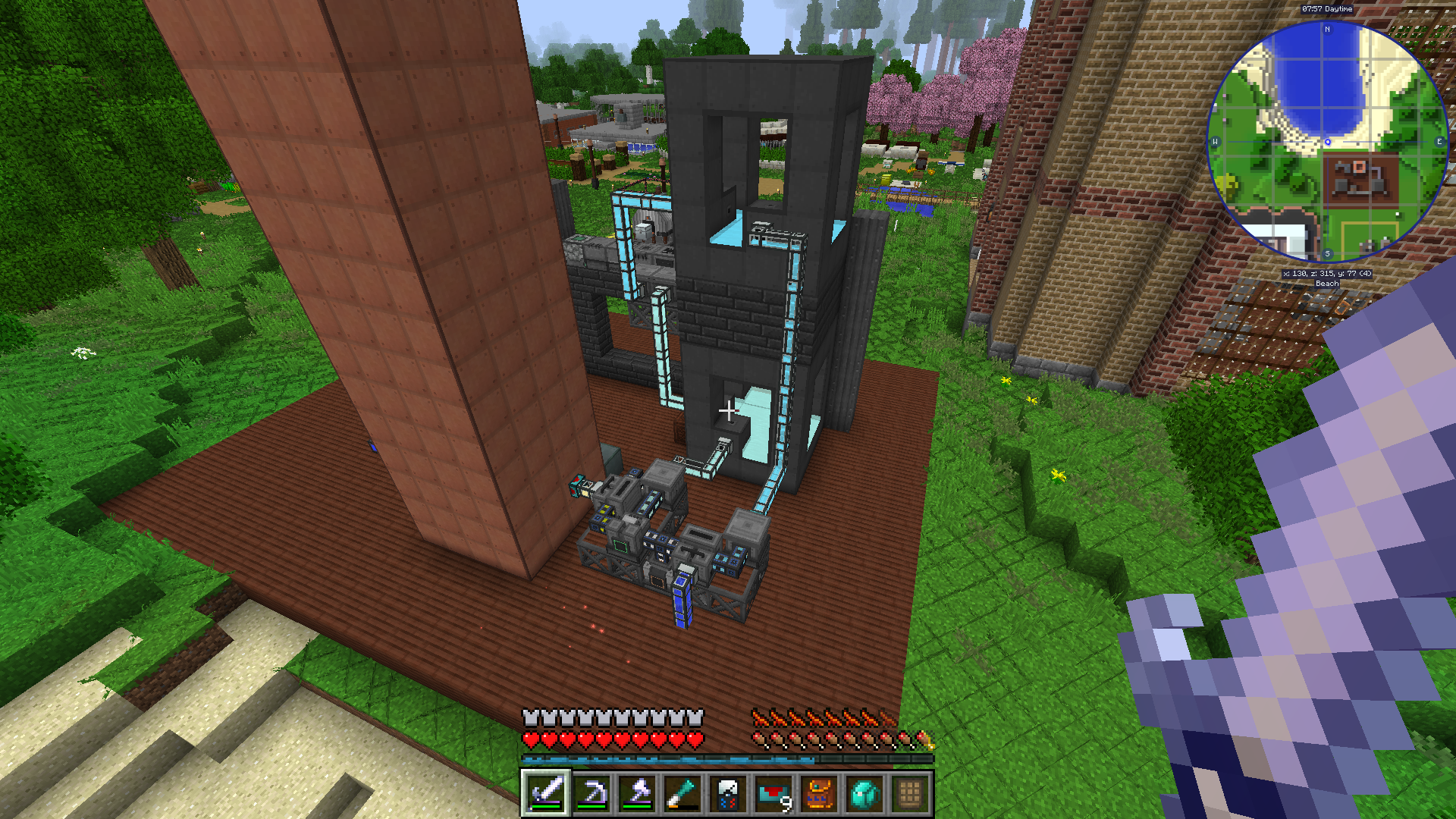Screen dimensions: 1456x819
Task: Click the circular minimap
Action: [x=1327, y=142]
